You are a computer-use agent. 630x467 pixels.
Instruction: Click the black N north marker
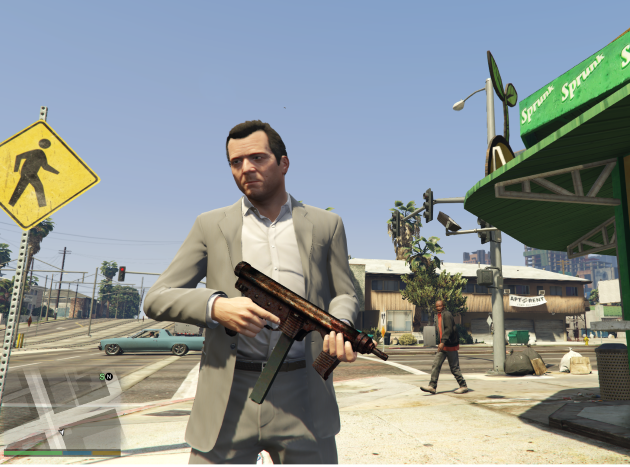[x=109, y=376]
